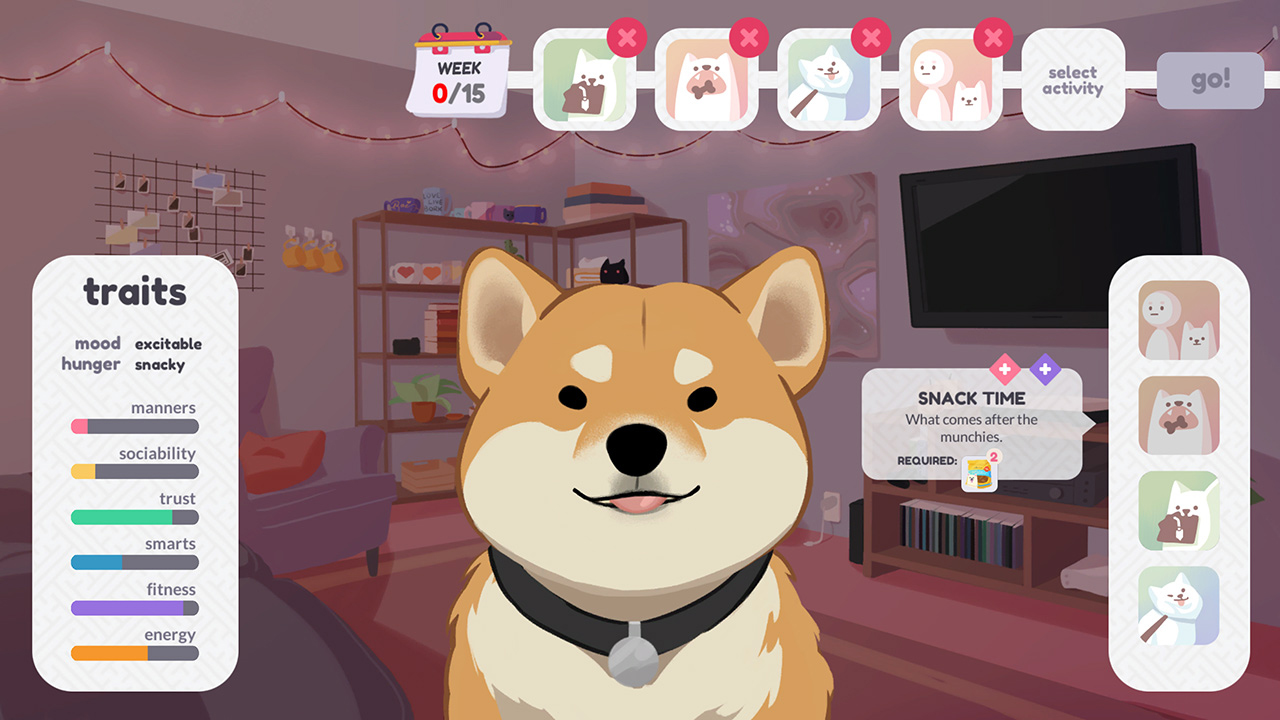Click the energy trait bar
Viewport: 1280px width, 720px height.
(133, 653)
